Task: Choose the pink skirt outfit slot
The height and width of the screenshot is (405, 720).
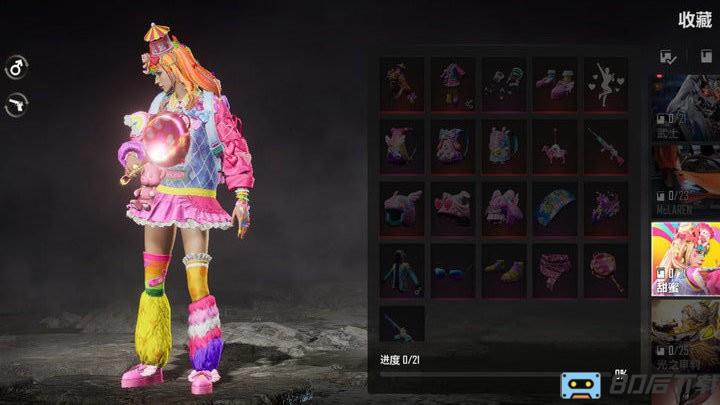Action: [453, 83]
